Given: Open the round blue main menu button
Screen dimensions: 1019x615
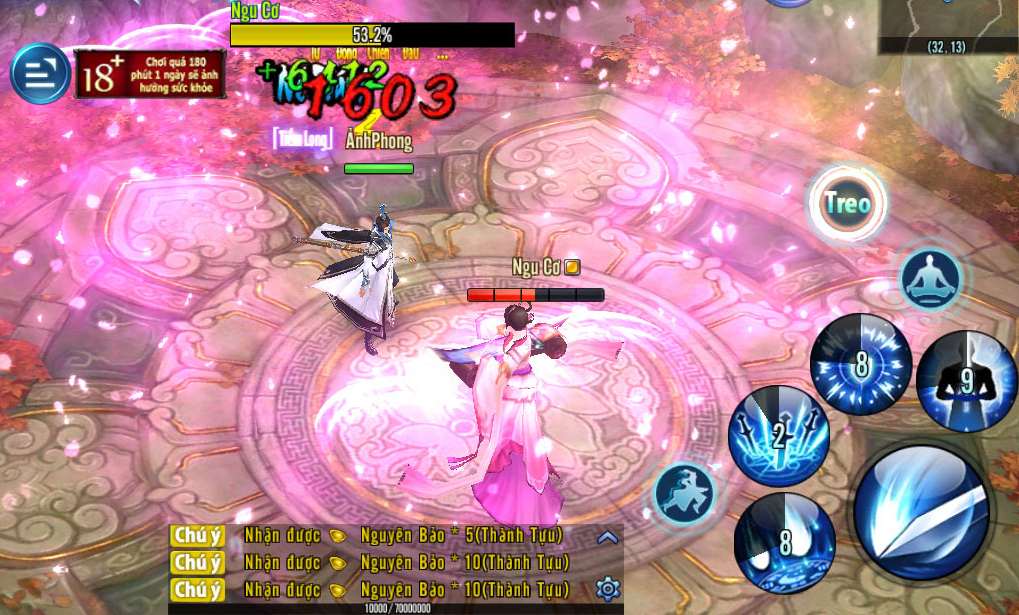Looking at the screenshot, I should click(x=40, y=74).
